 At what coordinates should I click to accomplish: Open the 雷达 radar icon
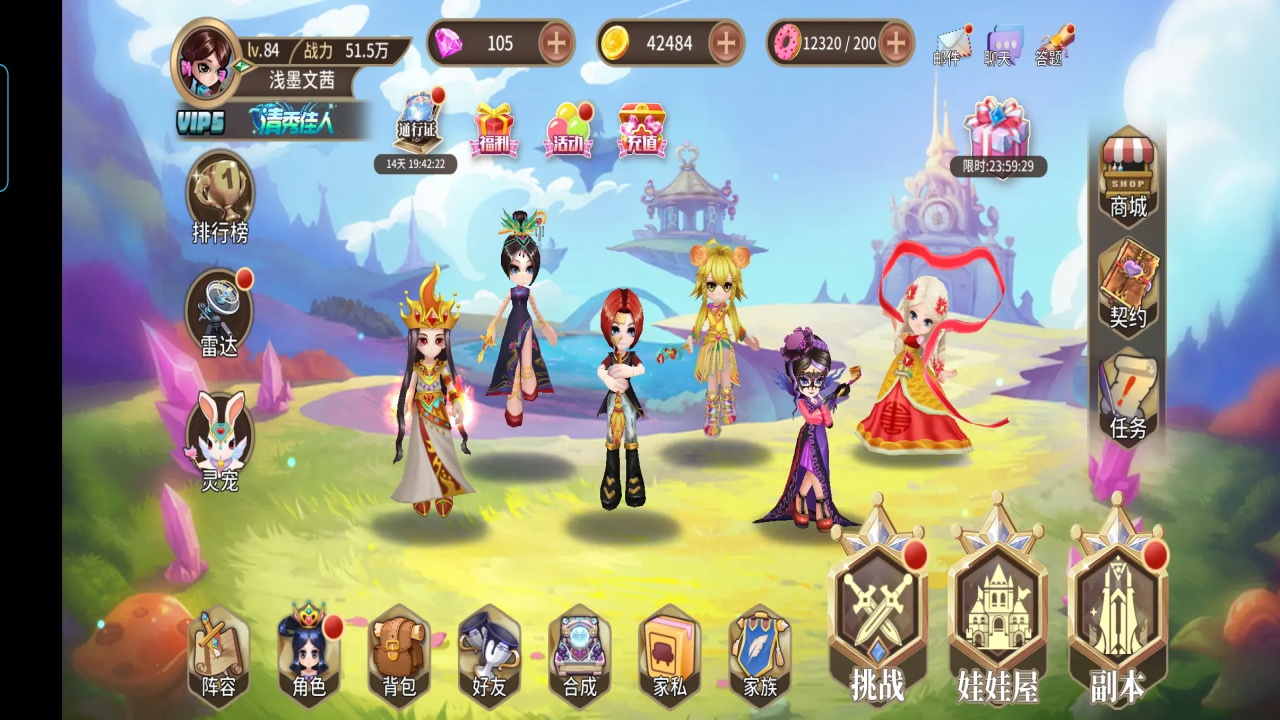[x=219, y=312]
